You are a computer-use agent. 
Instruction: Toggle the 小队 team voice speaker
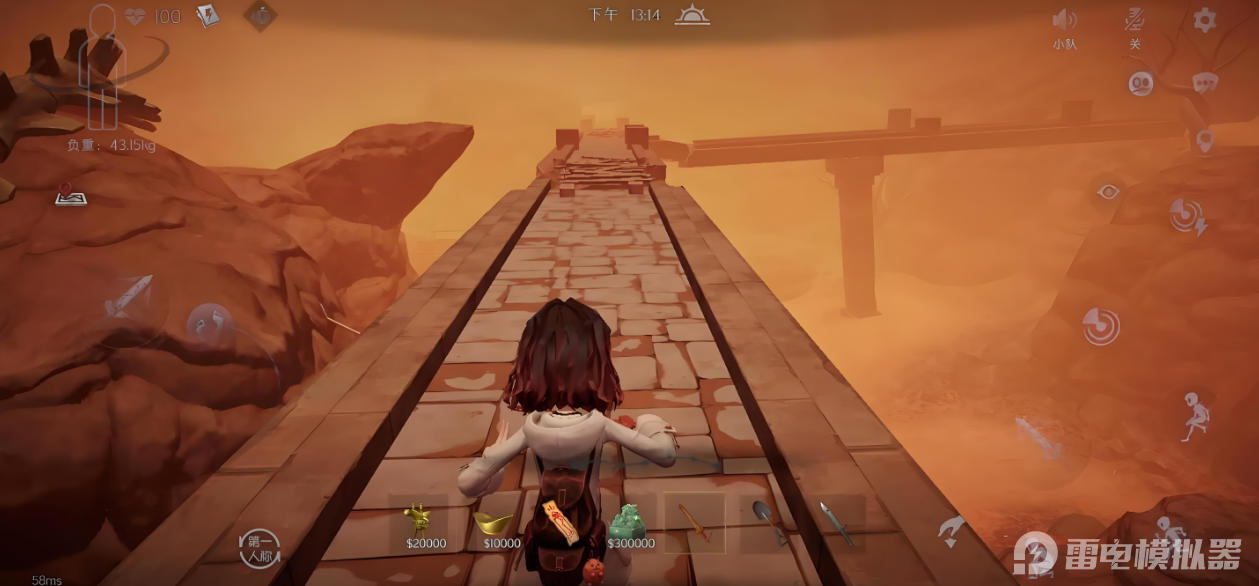1064,20
